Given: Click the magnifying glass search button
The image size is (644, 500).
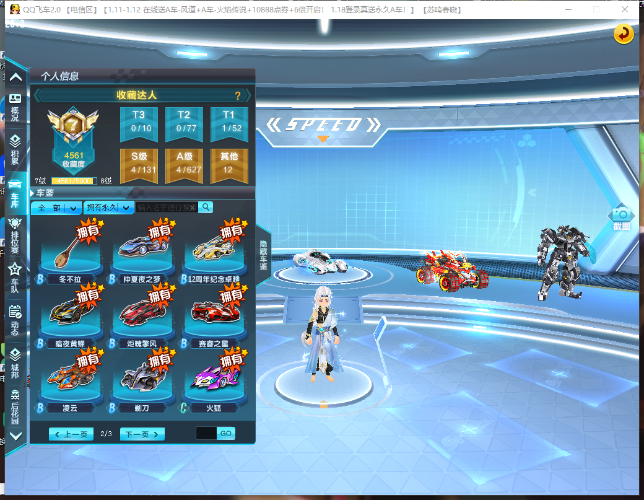Looking at the screenshot, I should pyautogui.click(x=205, y=207).
